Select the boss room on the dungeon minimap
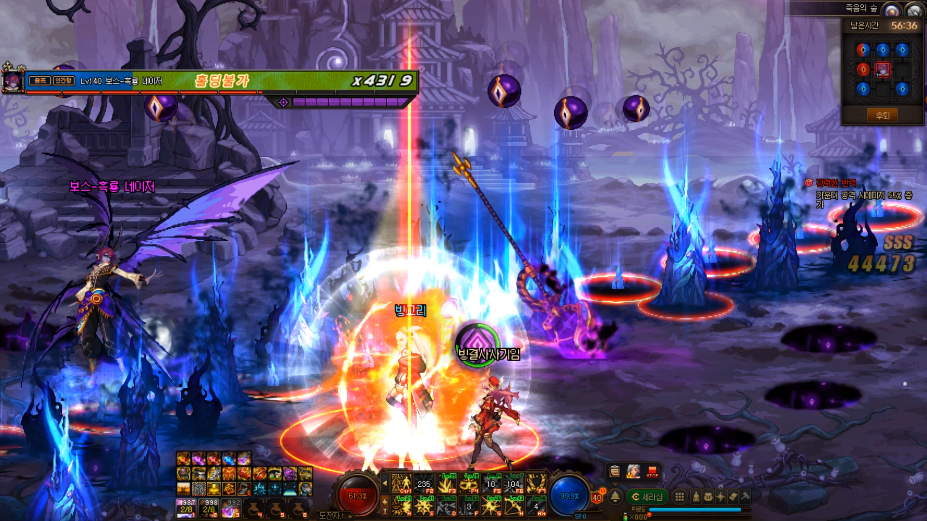 (882, 69)
